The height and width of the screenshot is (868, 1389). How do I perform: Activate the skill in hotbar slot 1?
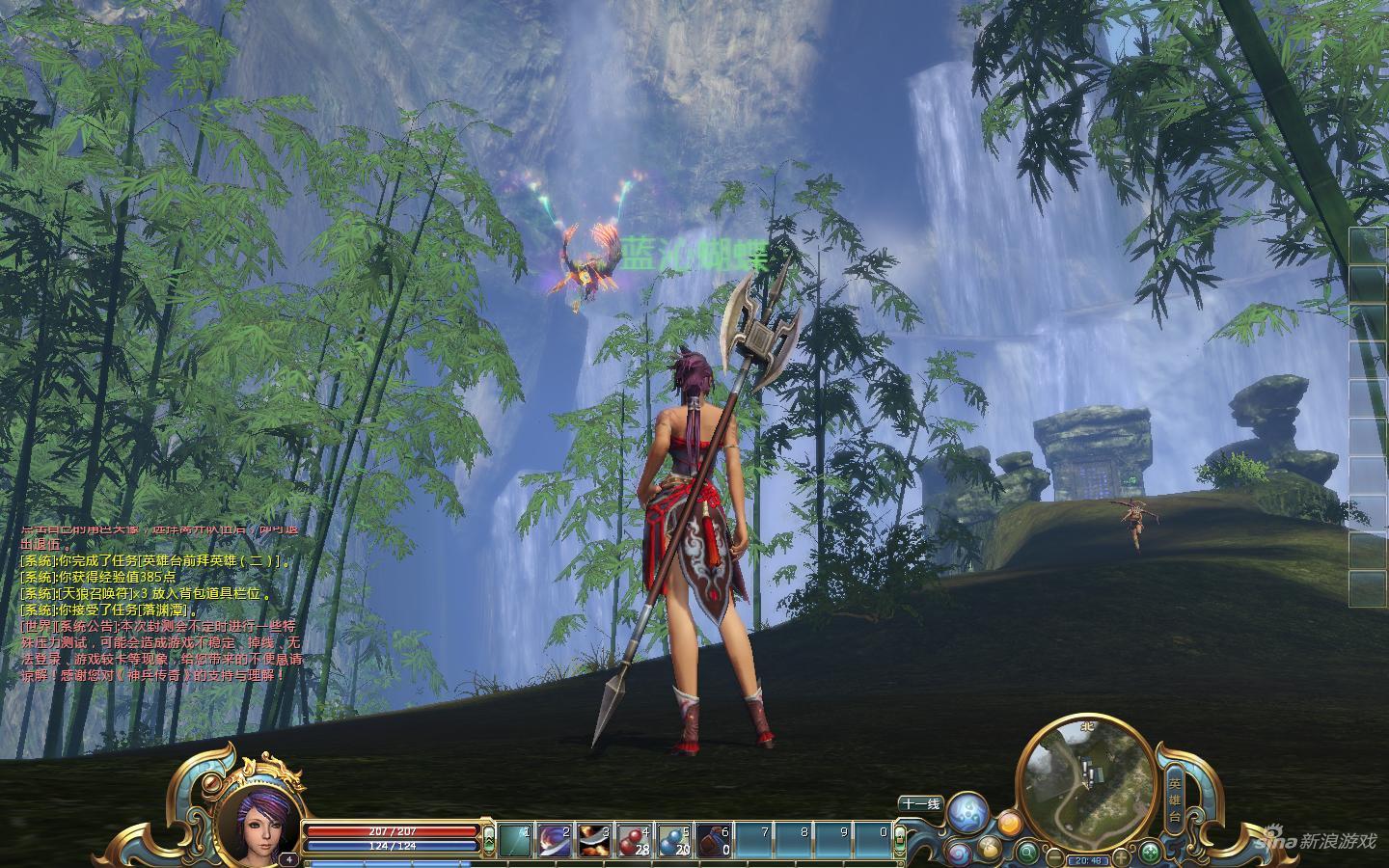(515, 840)
